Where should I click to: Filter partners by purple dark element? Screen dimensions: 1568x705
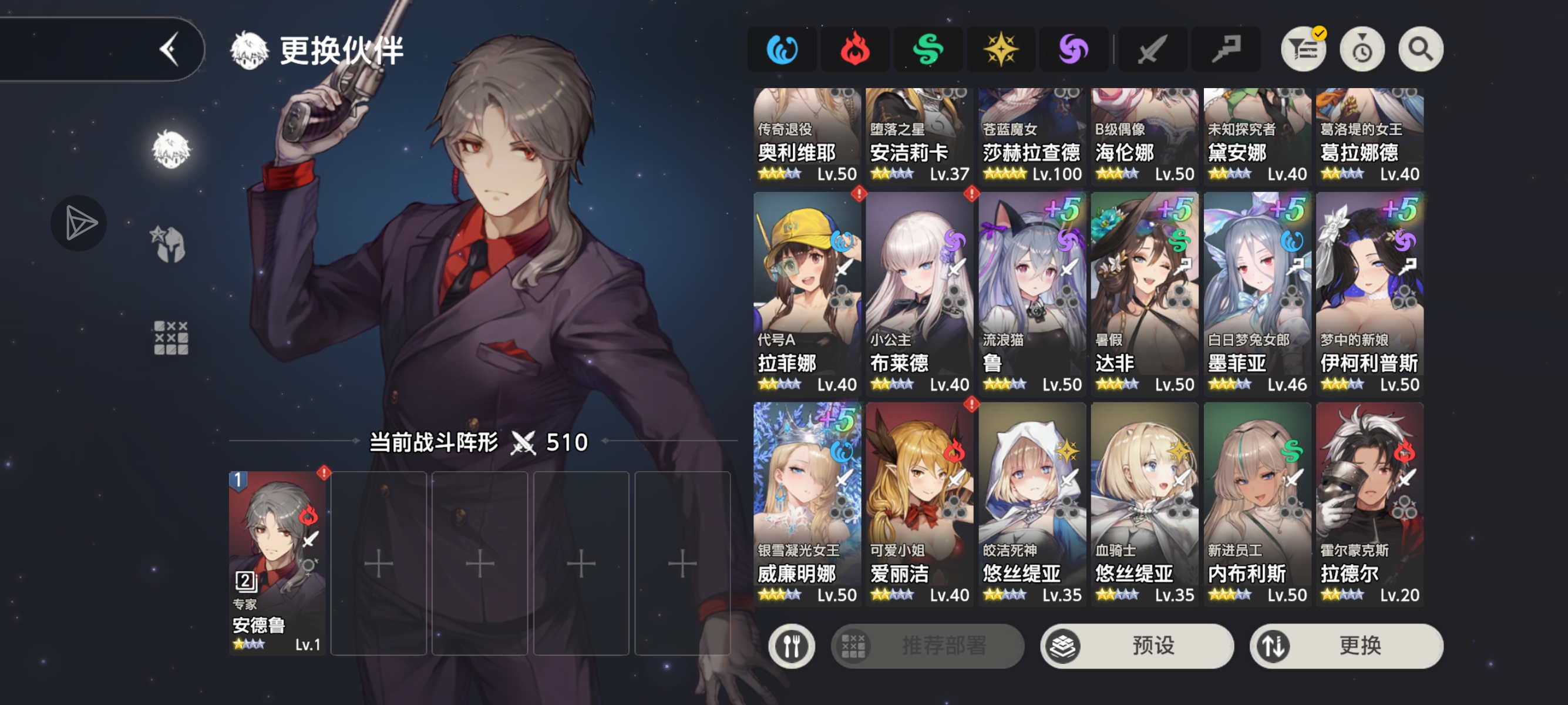click(x=1073, y=49)
